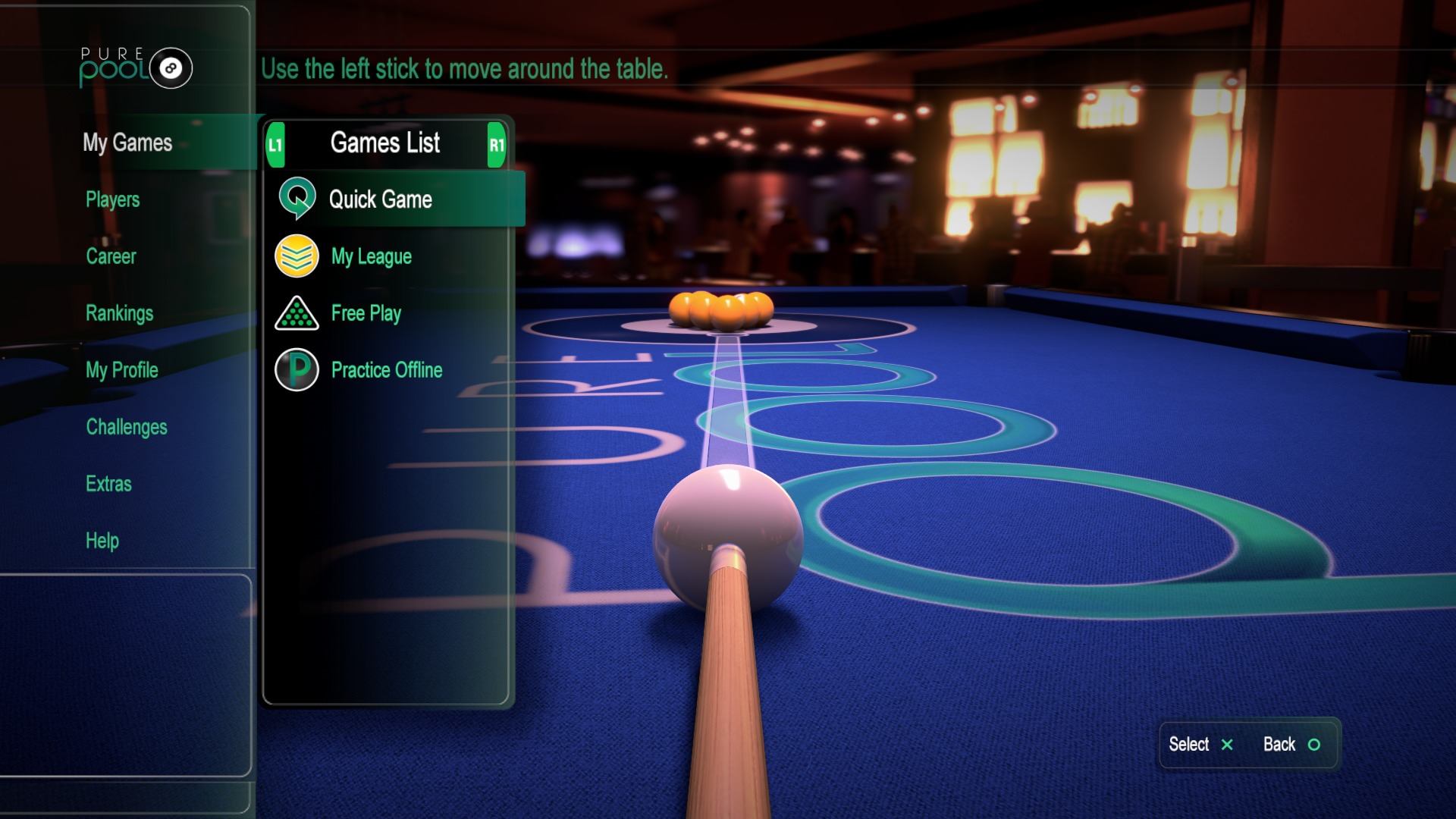Screen dimensions: 1456x819
Task: Open the Players menu entry
Action: pyautogui.click(x=112, y=200)
